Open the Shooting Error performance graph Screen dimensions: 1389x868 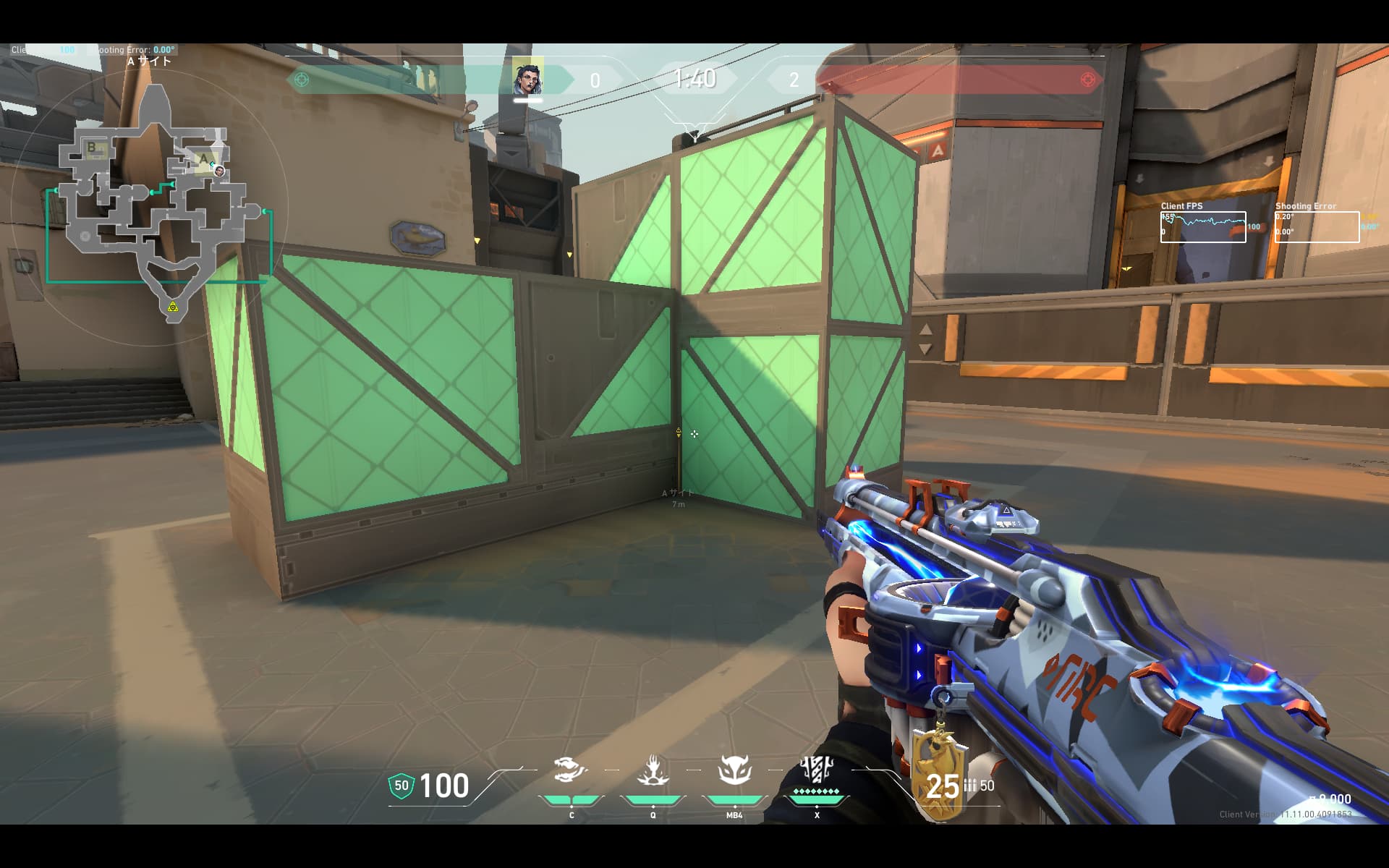point(1317,226)
